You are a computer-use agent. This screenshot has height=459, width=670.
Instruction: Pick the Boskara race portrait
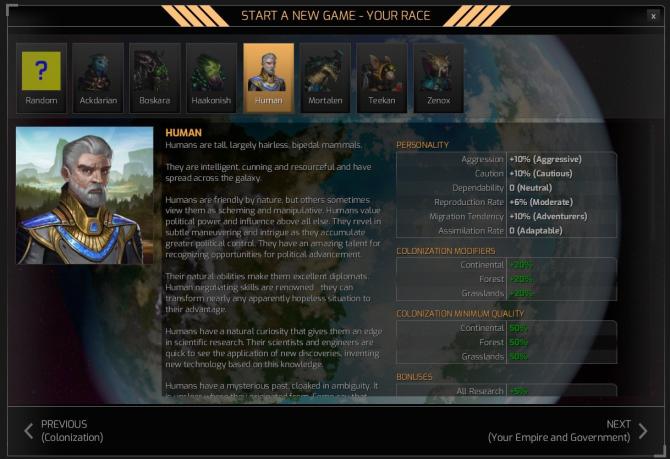pyautogui.click(x=155, y=77)
